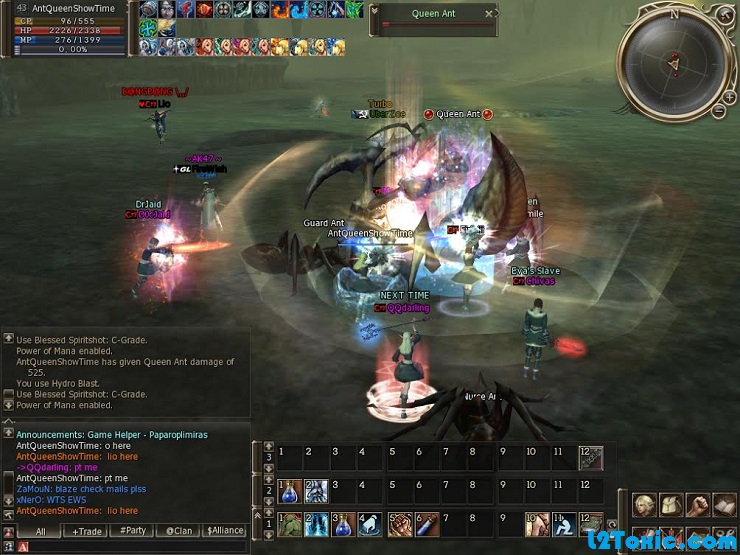Screen dimensions: 740x555
Task: Click the chat message input field
Action: [x=130, y=547]
